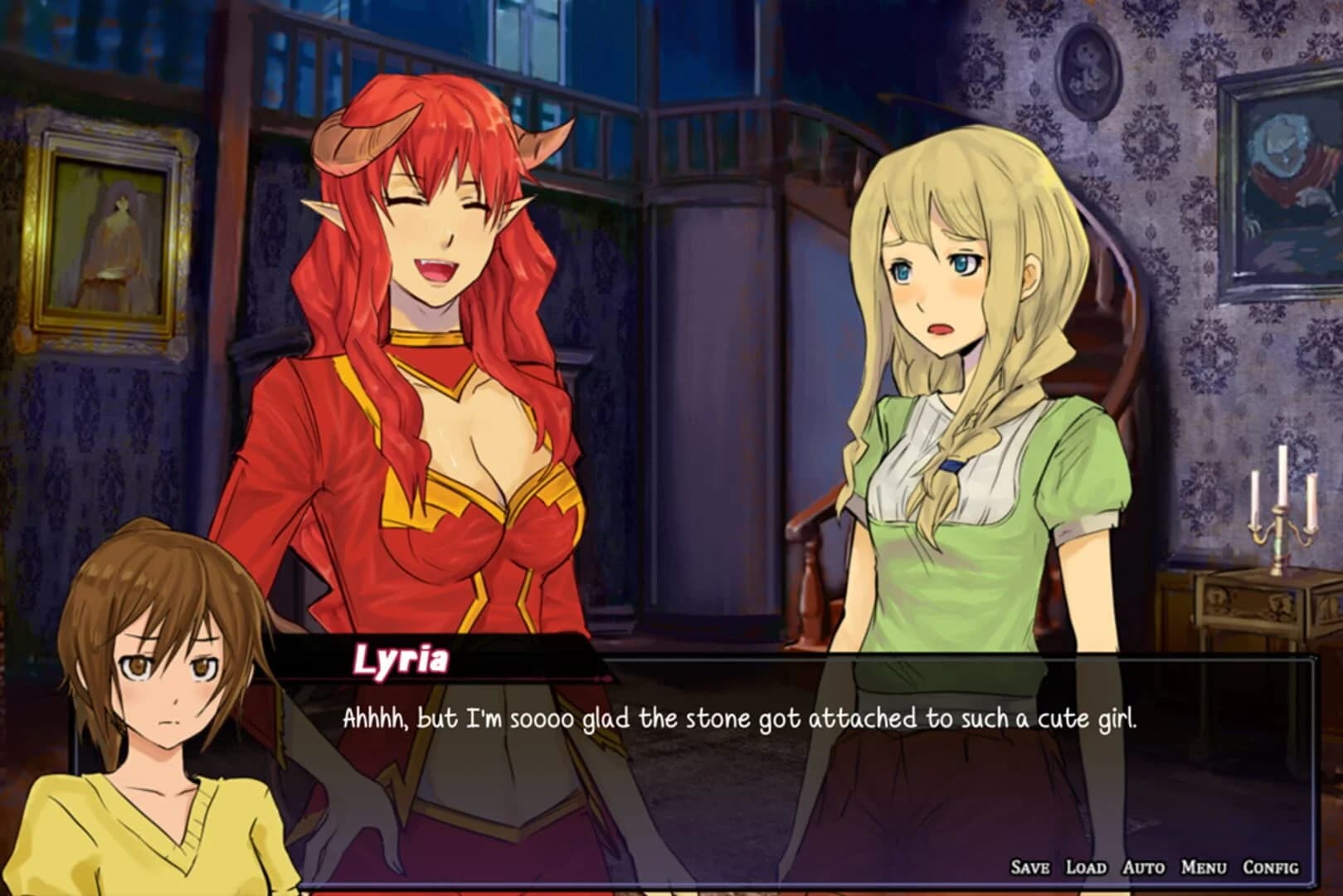The image size is (1343, 896).
Task: Click the Lyria name label
Action: (x=404, y=661)
